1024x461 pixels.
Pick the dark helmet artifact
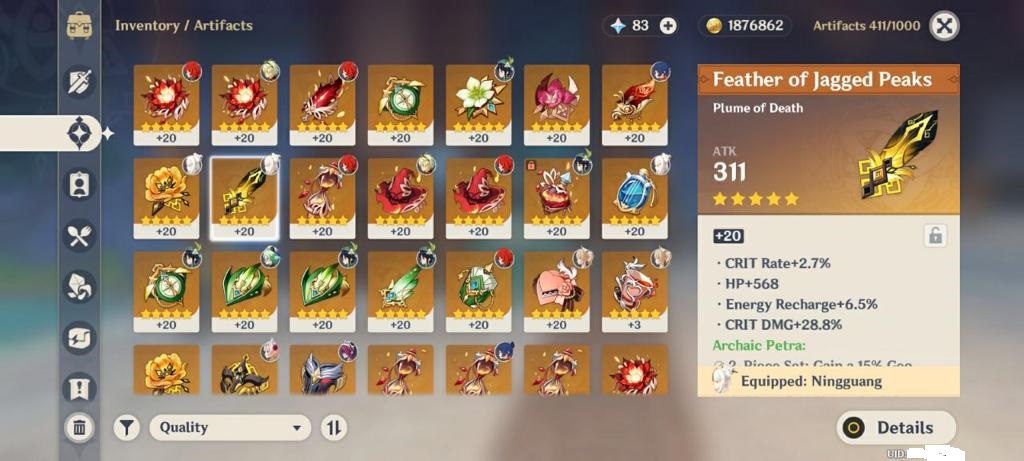pos(322,372)
